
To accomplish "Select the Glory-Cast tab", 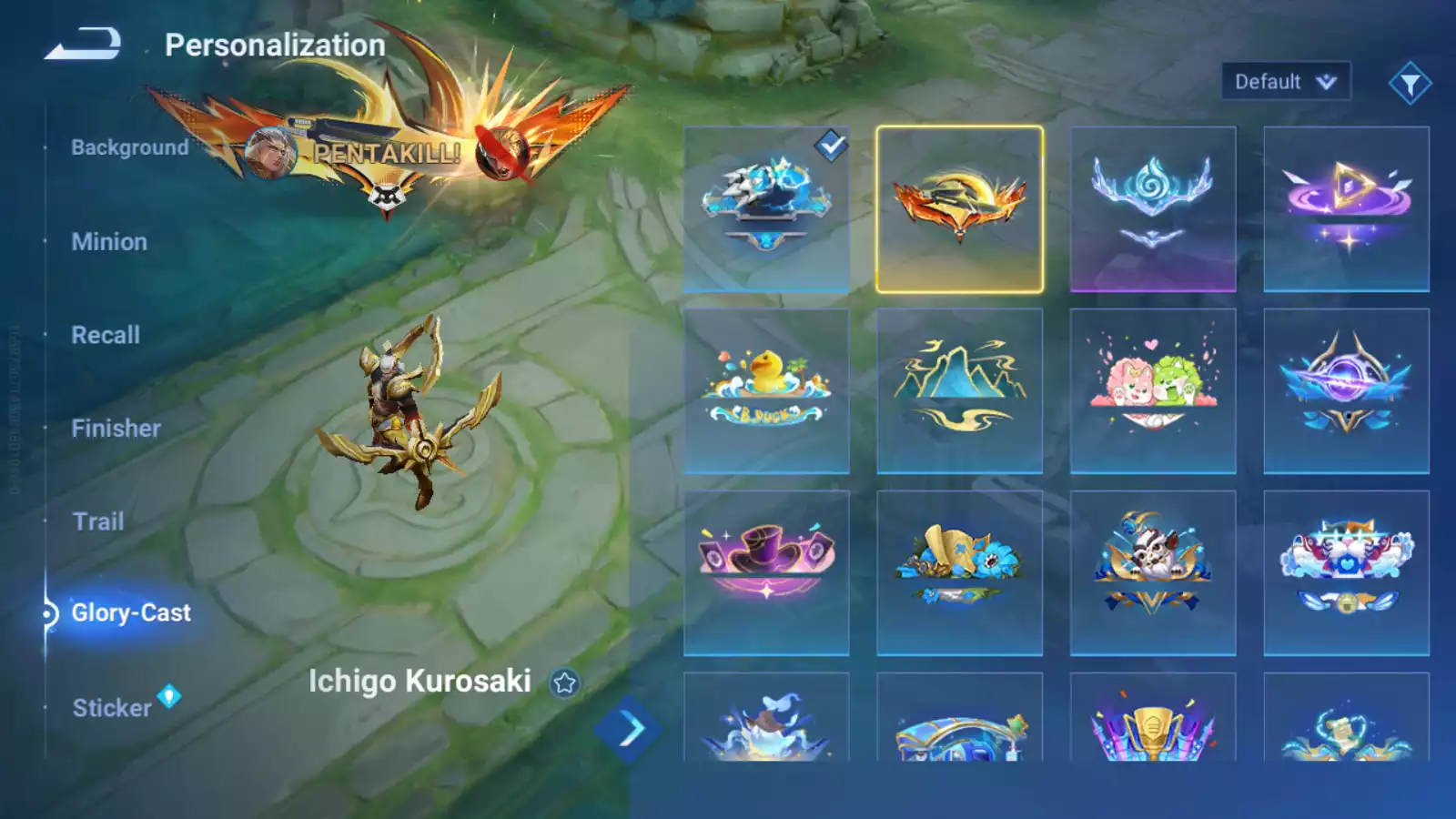I will [131, 613].
